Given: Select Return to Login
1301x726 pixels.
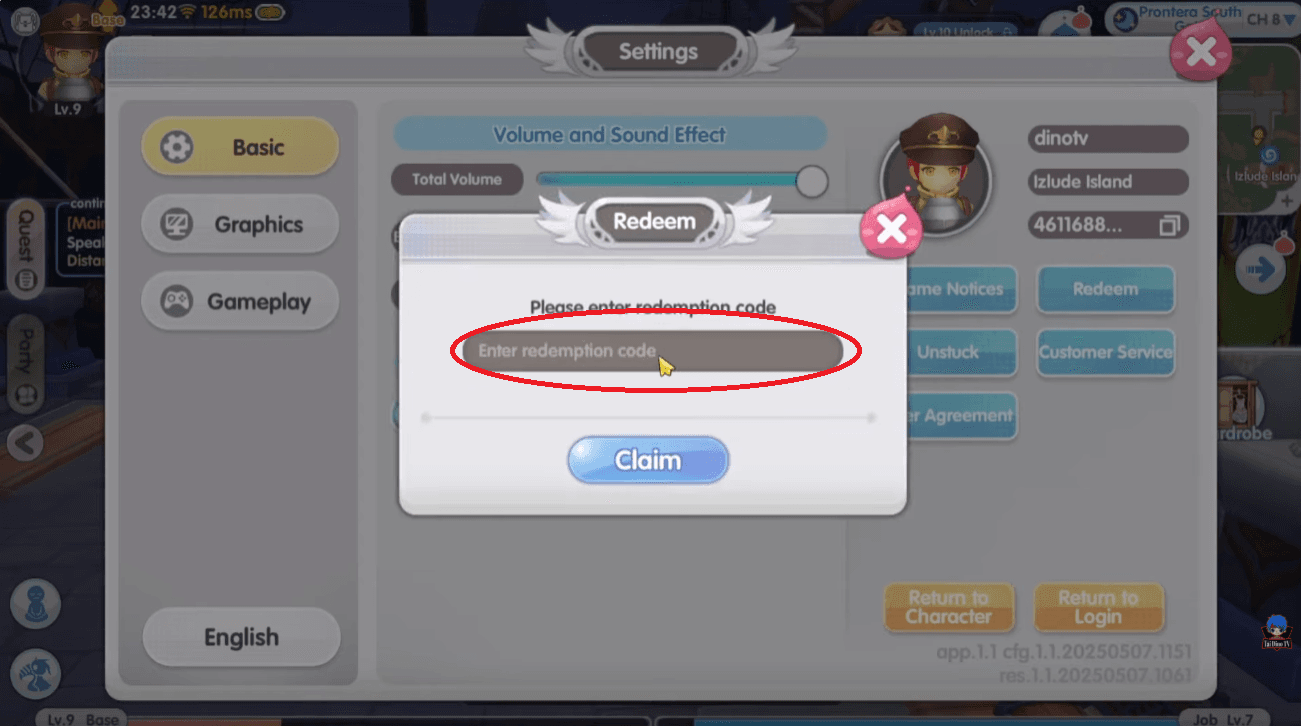Looking at the screenshot, I should tap(1100, 608).
